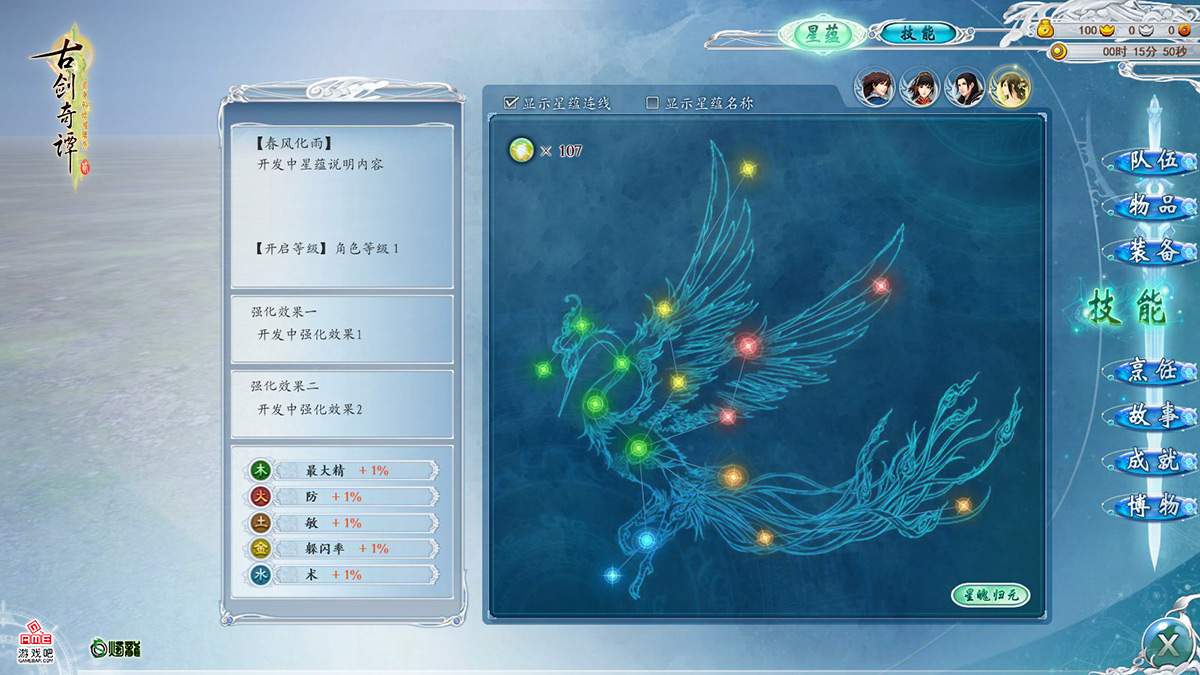The width and height of the screenshot is (1200, 675).
Task: Open the 队伍 party menu
Action: [x=1152, y=161]
